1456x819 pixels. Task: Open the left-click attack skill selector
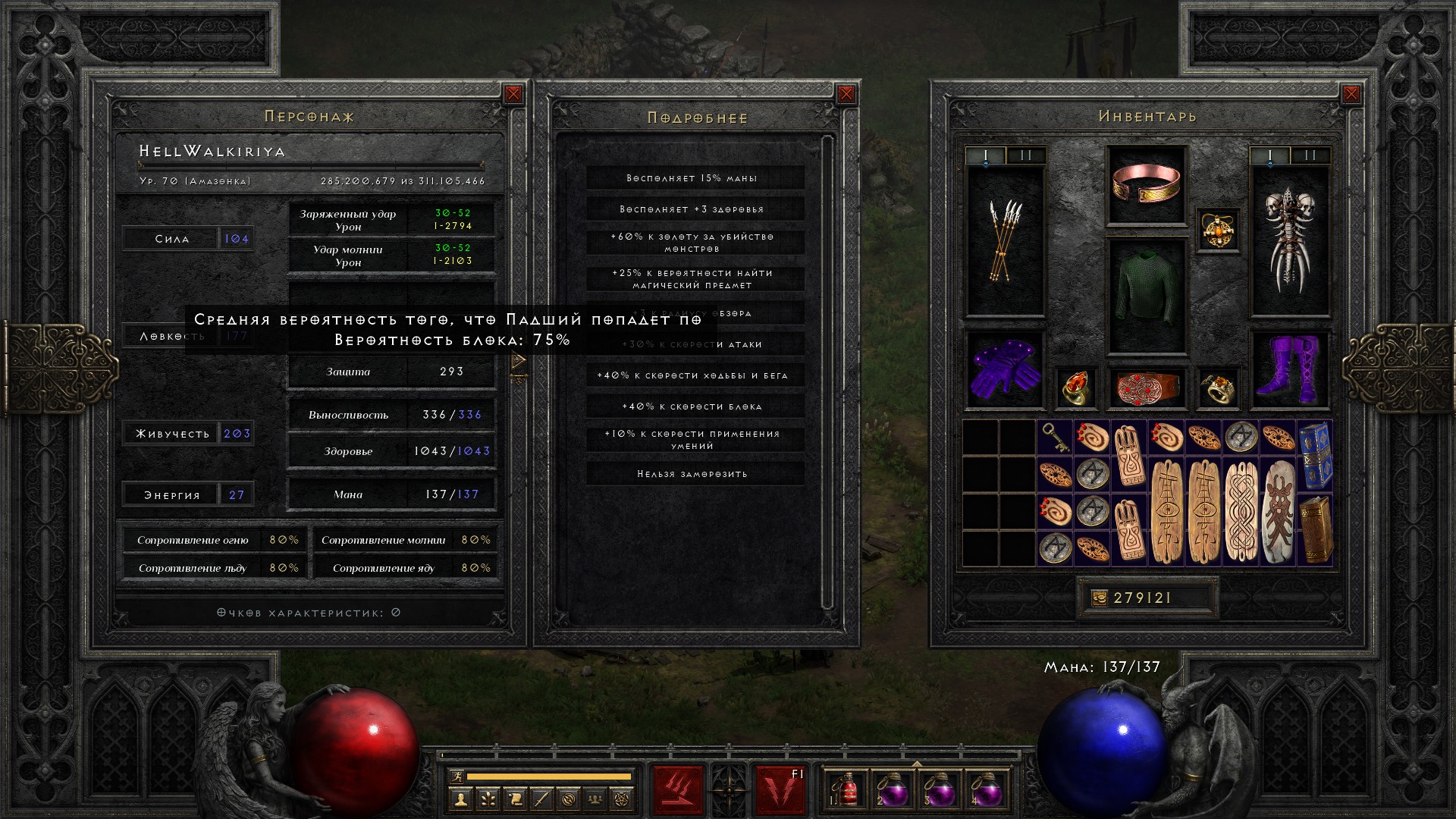678,789
